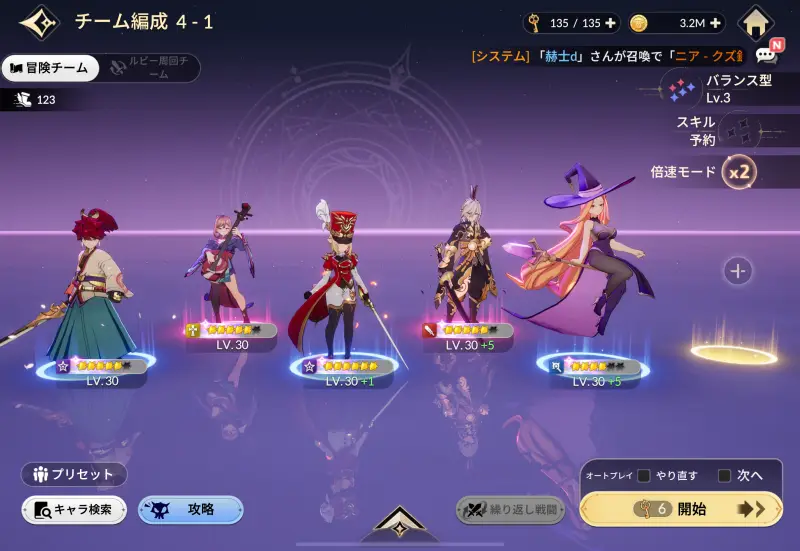The image size is (800, 551).
Task: Add gold with the coin plus button
Action: tap(715, 23)
